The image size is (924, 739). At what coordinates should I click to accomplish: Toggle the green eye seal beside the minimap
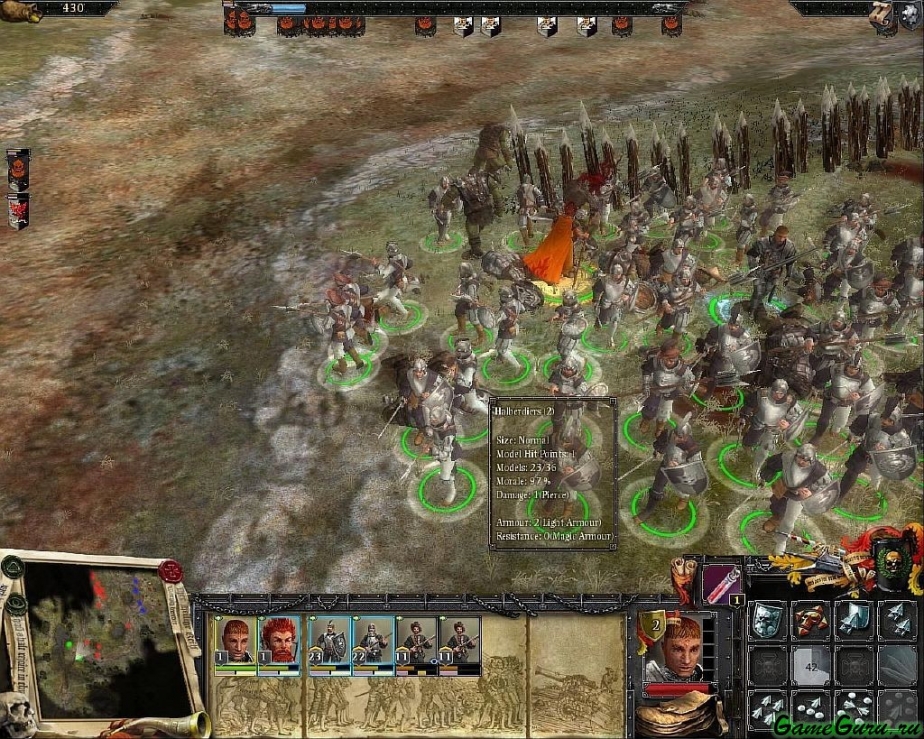[x=15, y=604]
